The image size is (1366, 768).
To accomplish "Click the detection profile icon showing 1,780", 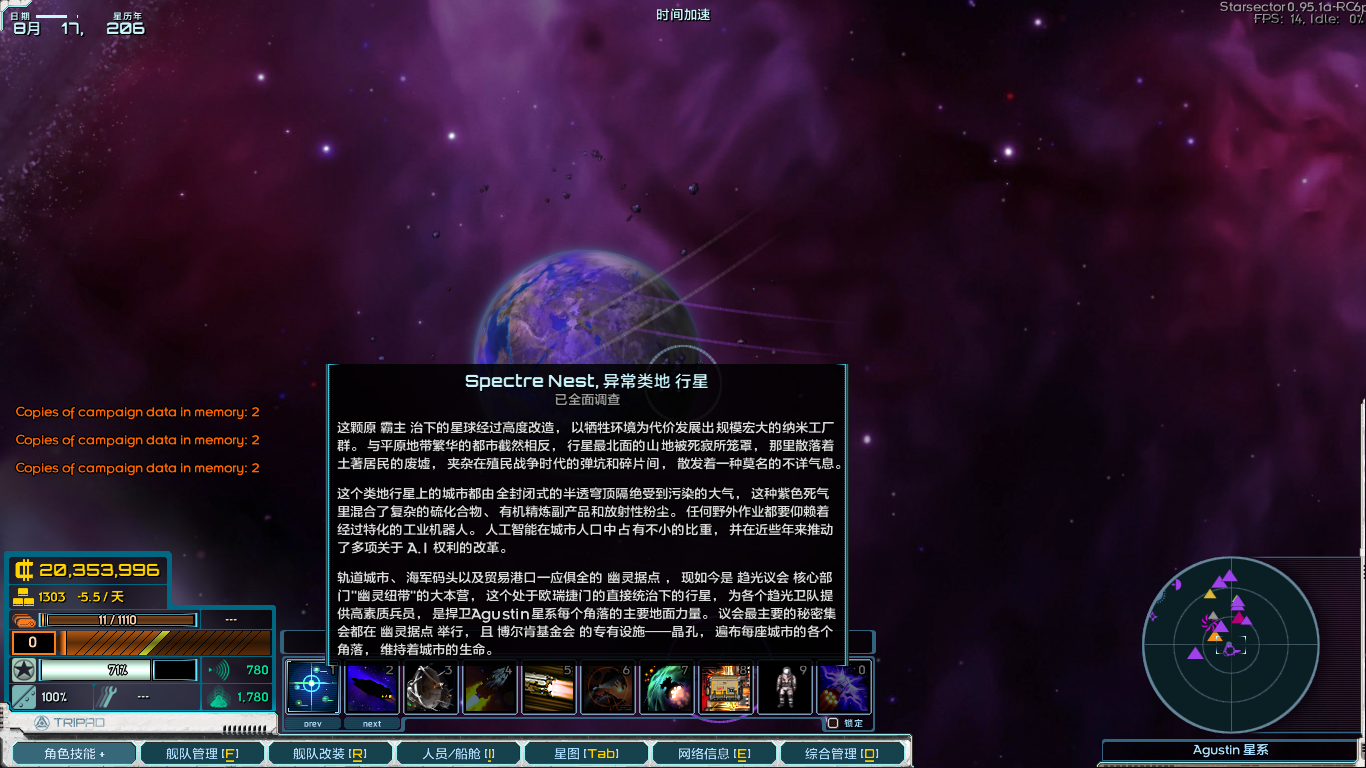I will coord(219,696).
